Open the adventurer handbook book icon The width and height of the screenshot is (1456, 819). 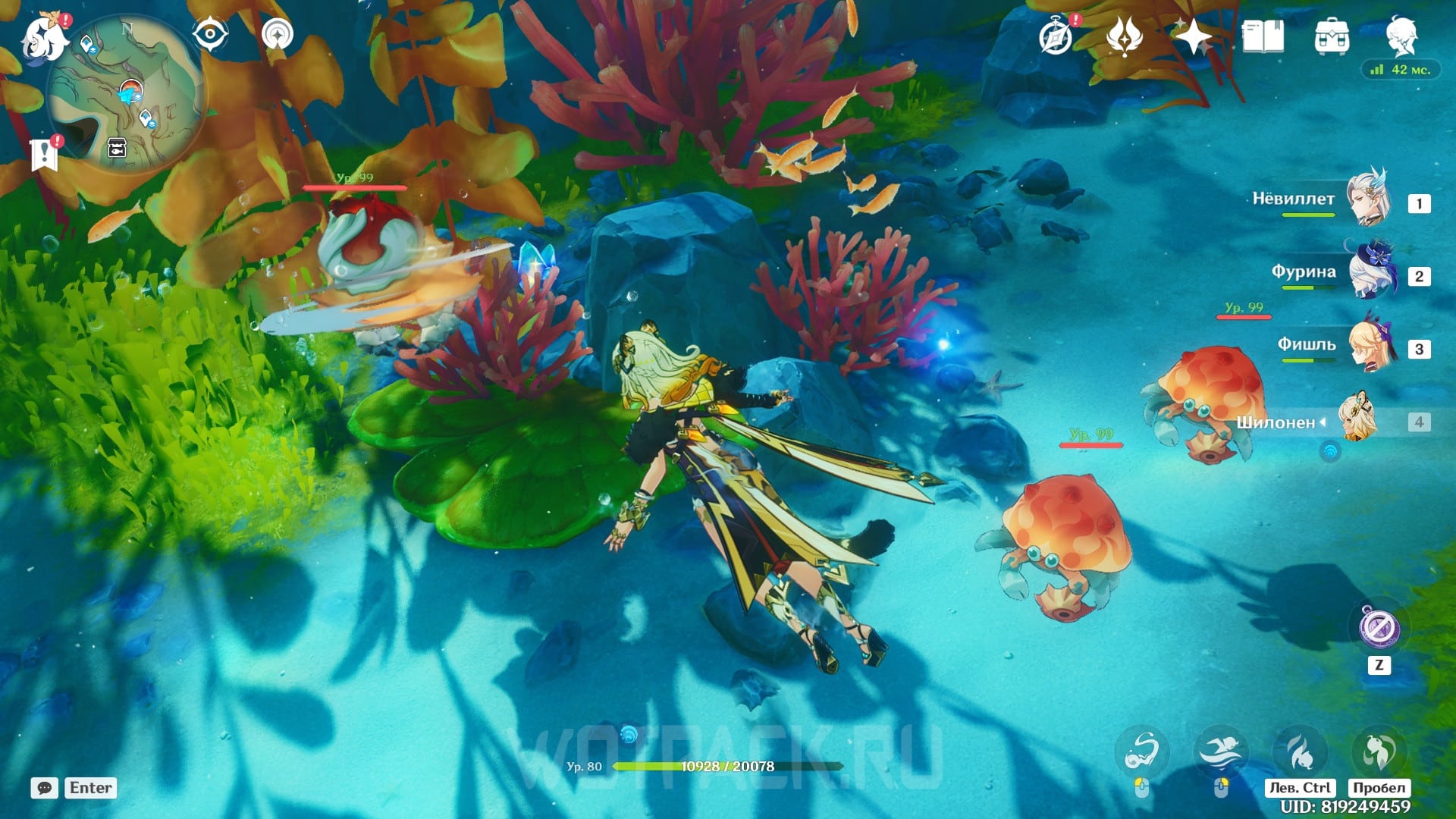pyautogui.click(x=1263, y=36)
